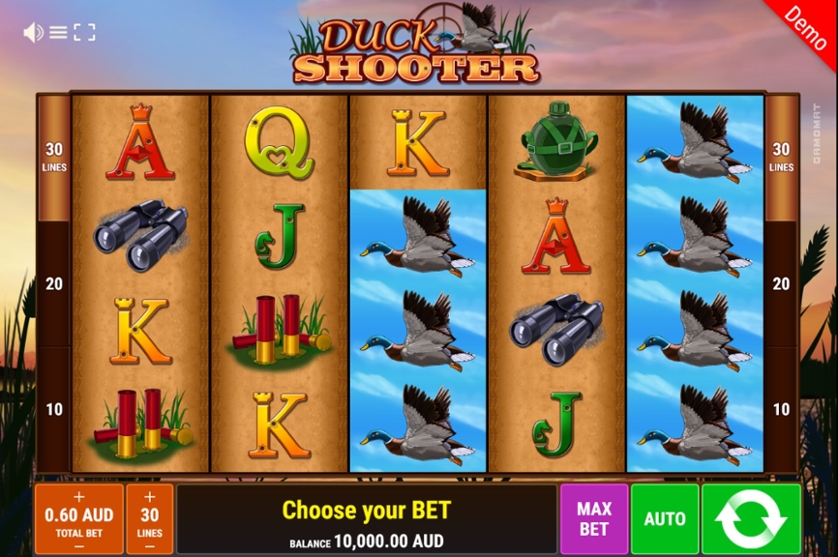The height and width of the screenshot is (557, 838).
Task: Select the MAX BET button
Action: click(x=594, y=519)
